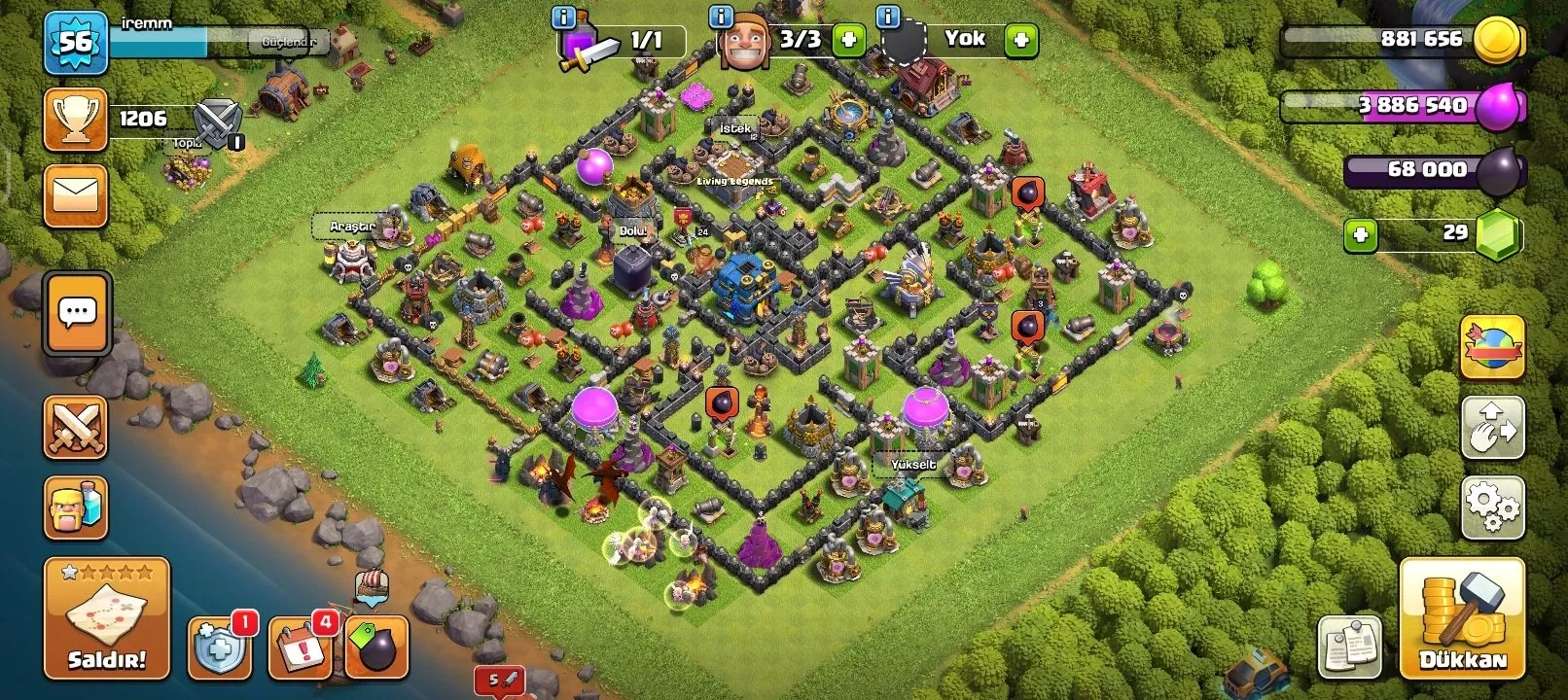Open the Dükkan shop
Viewport: 1568px width, 700px height.
point(1462,618)
